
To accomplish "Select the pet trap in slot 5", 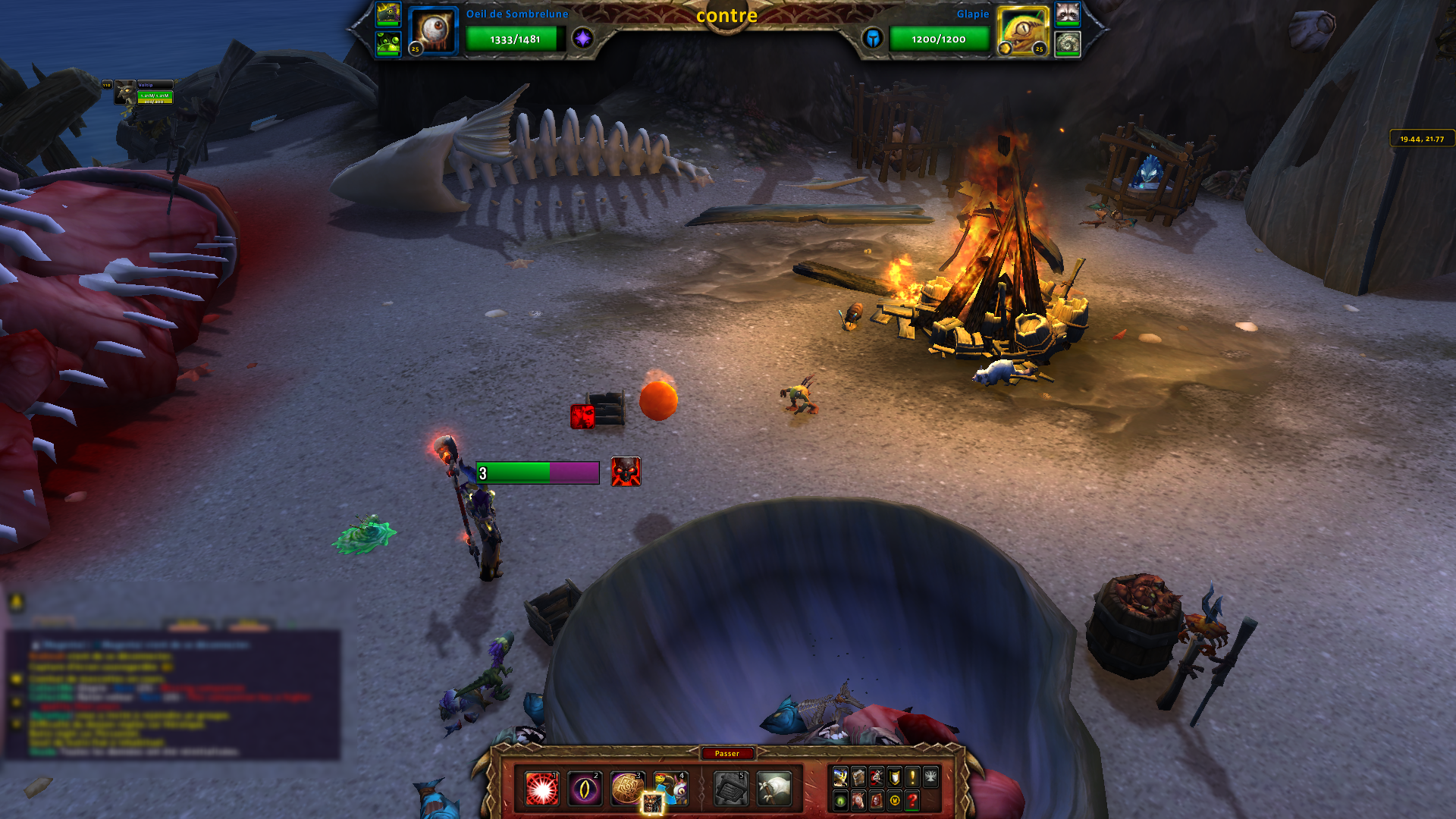I will coord(731,789).
